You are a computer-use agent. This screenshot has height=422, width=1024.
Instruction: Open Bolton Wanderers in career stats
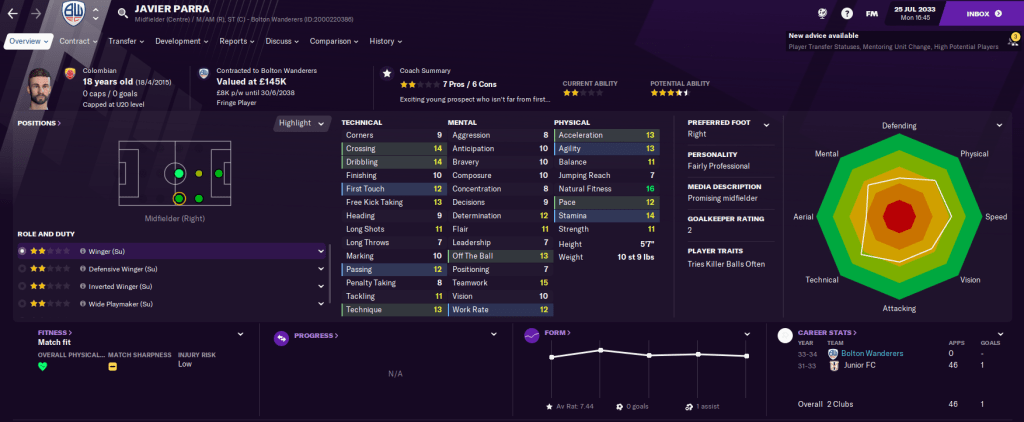click(874, 353)
